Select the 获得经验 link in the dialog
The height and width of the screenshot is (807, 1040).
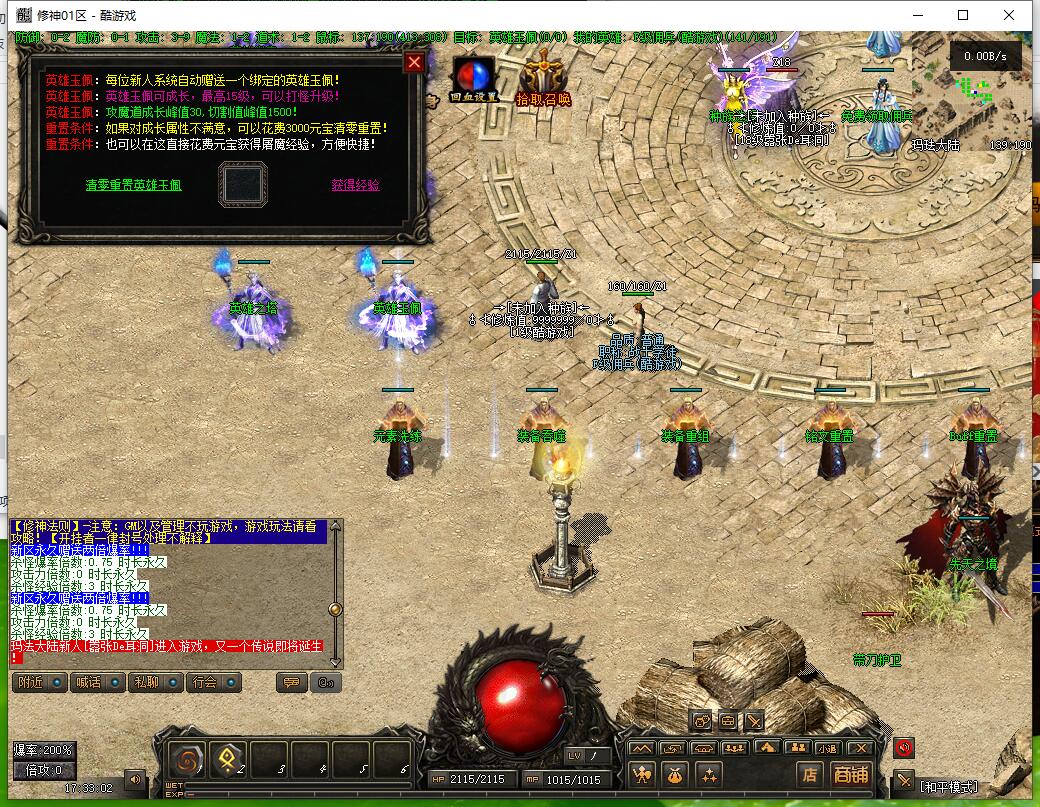click(x=355, y=185)
